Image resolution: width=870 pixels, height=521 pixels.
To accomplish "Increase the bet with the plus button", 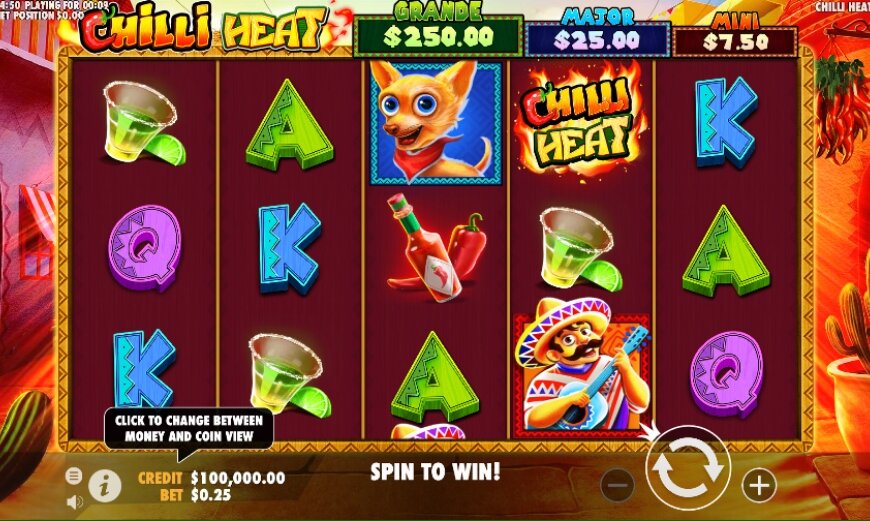I will (x=759, y=485).
